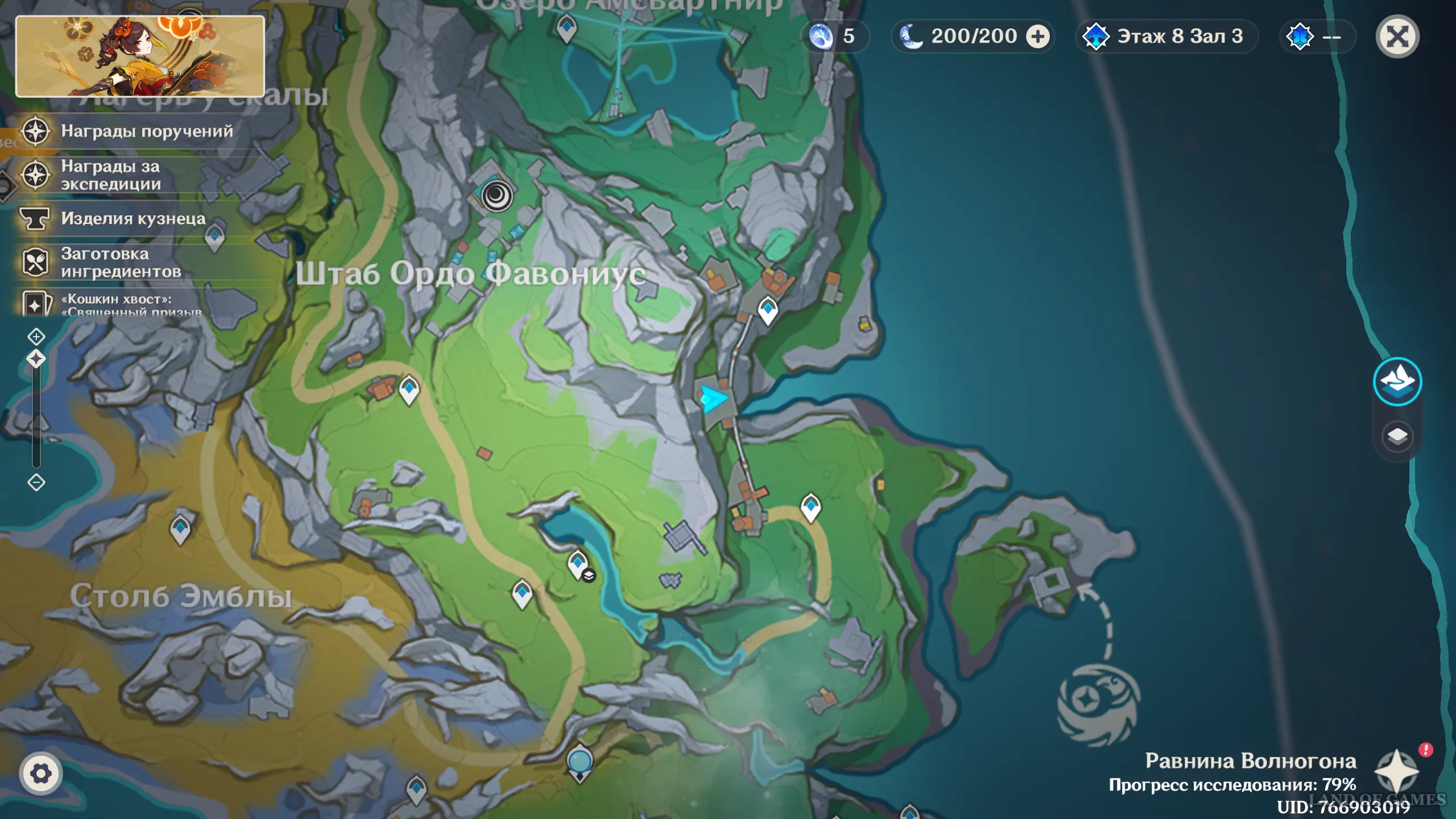Add Original Resin with the plus button

1038,37
